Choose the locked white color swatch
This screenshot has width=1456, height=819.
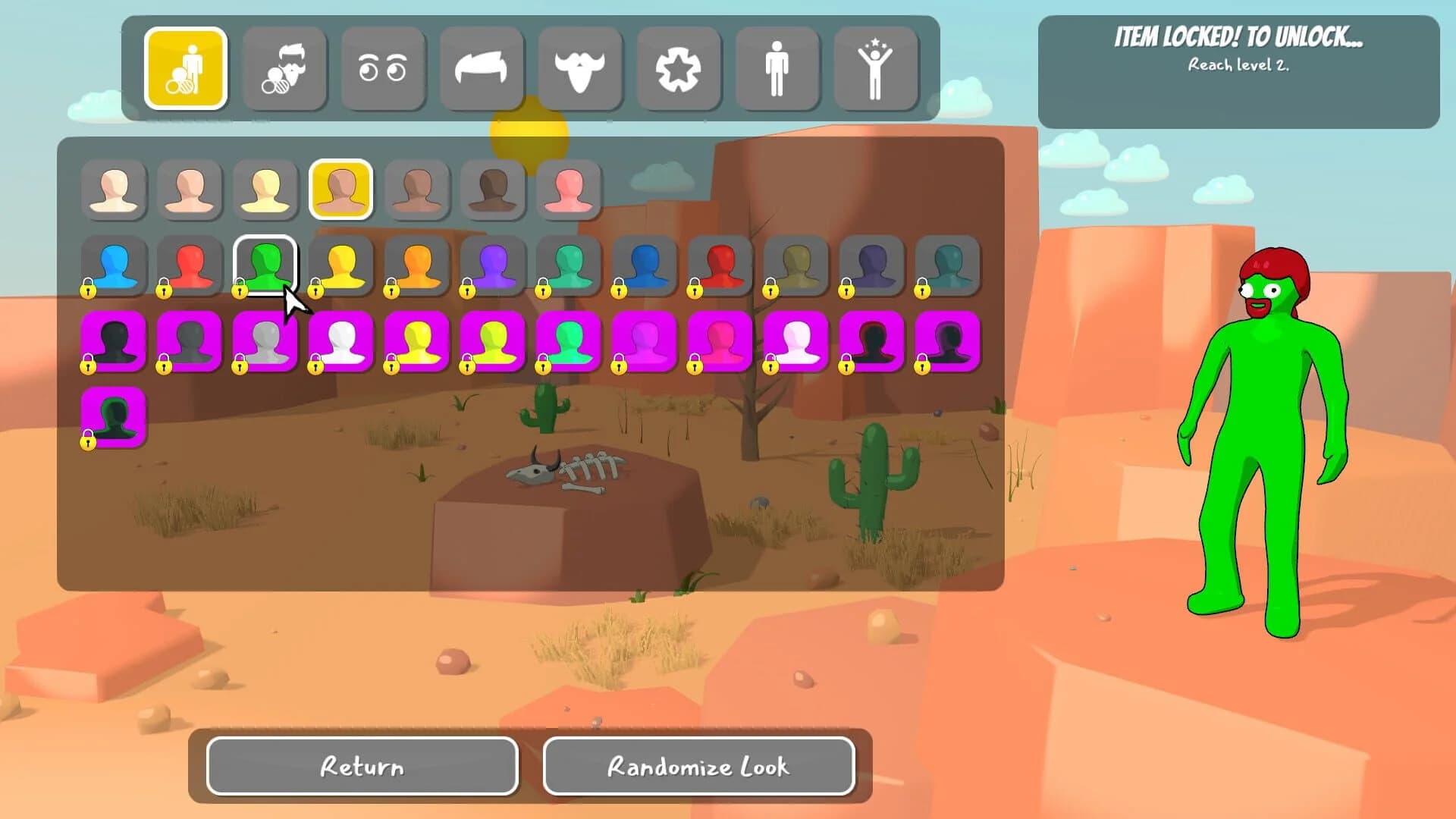[341, 343]
